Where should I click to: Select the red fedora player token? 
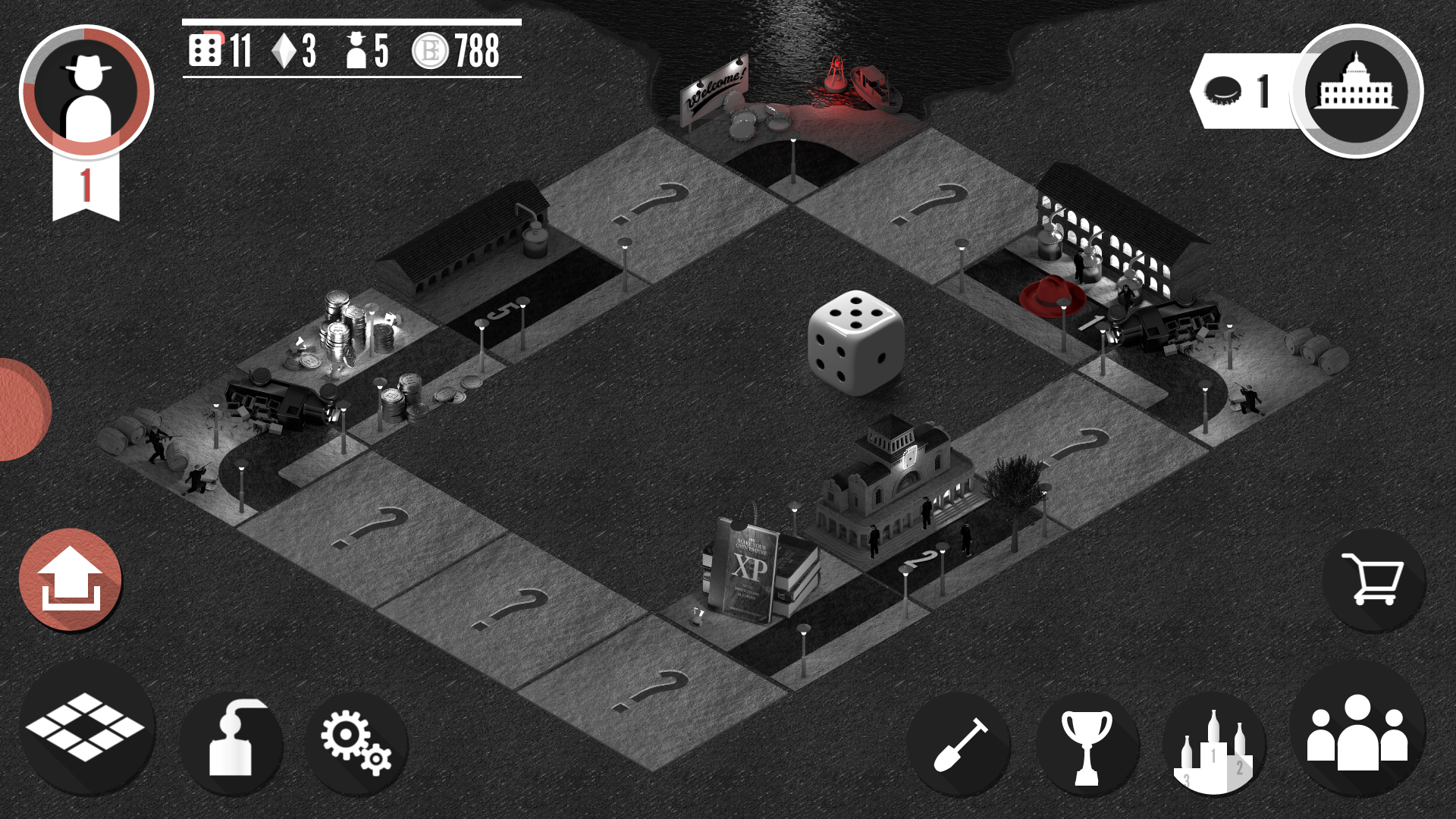pos(1054,297)
